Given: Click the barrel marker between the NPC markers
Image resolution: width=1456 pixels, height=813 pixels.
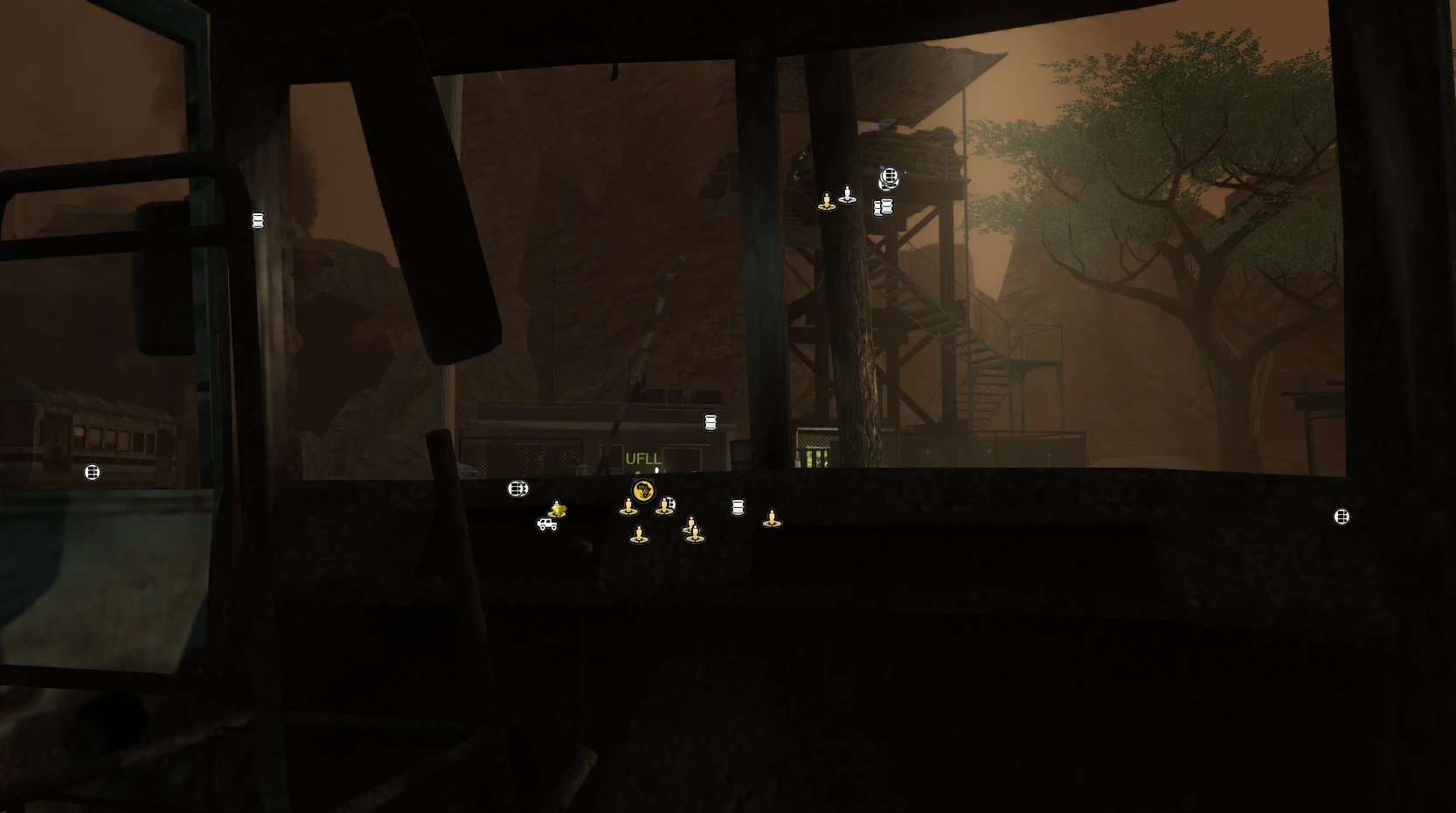Looking at the screenshot, I should [x=737, y=507].
